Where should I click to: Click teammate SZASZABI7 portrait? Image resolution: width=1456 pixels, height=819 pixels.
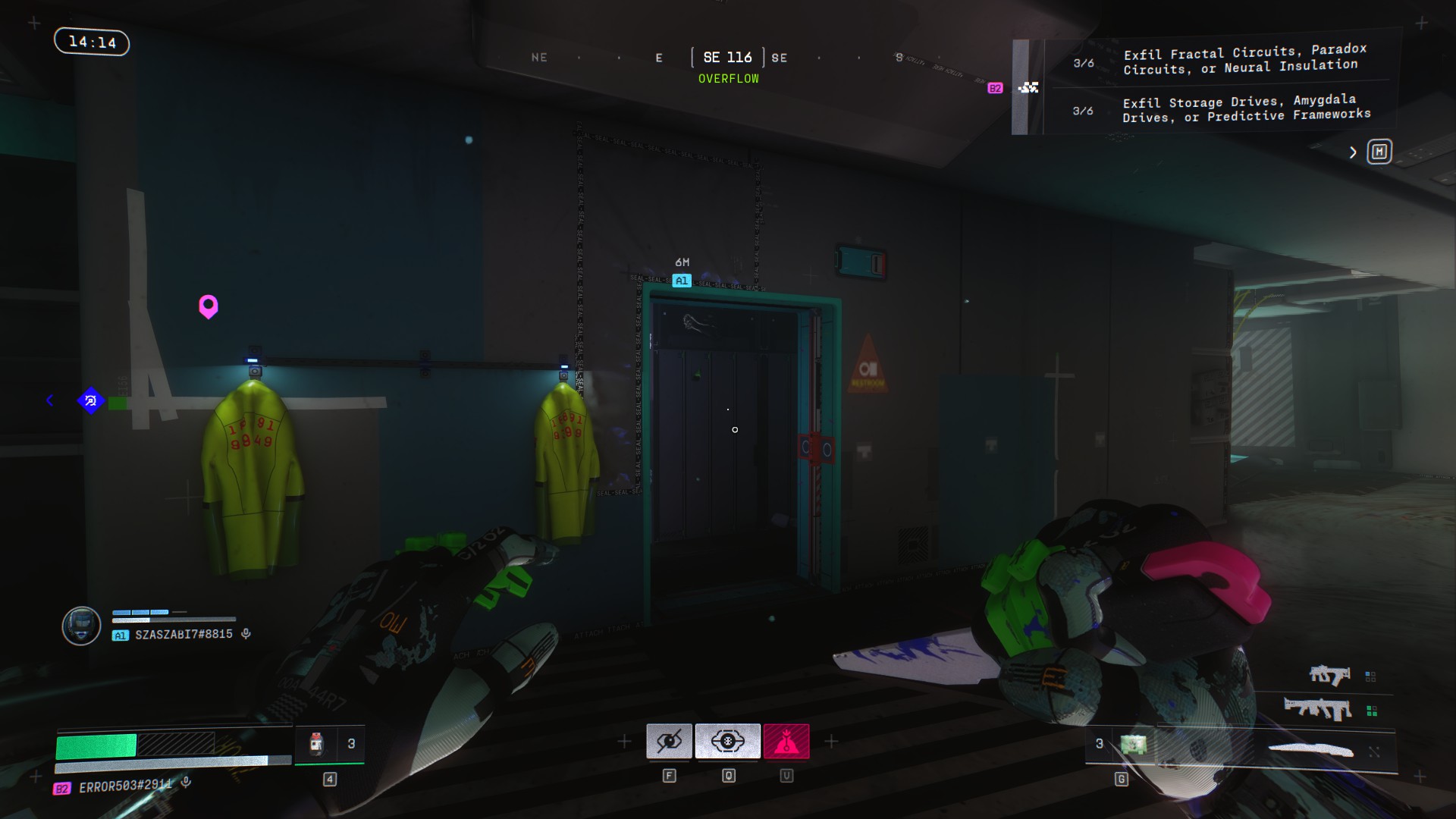[x=81, y=626]
